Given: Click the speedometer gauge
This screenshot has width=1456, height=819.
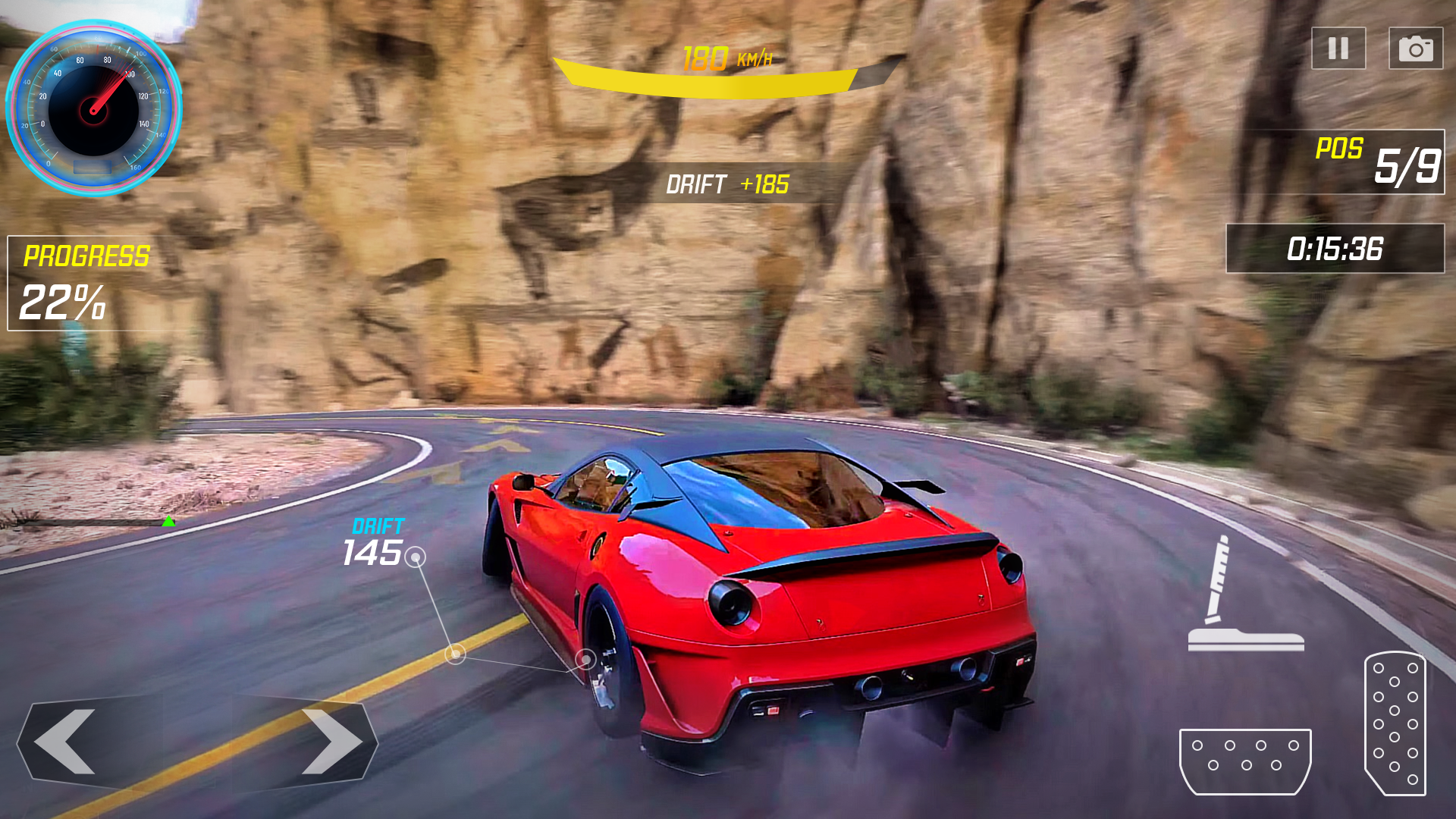Looking at the screenshot, I should tap(93, 108).
